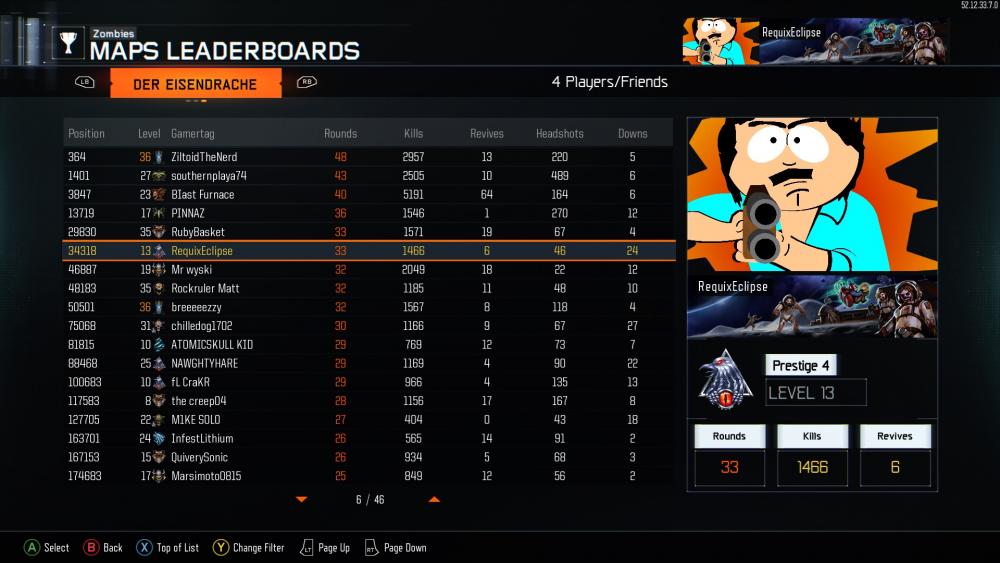Click the Headshots column header
Screen dimensions: 1000x563
coord(559,133)
